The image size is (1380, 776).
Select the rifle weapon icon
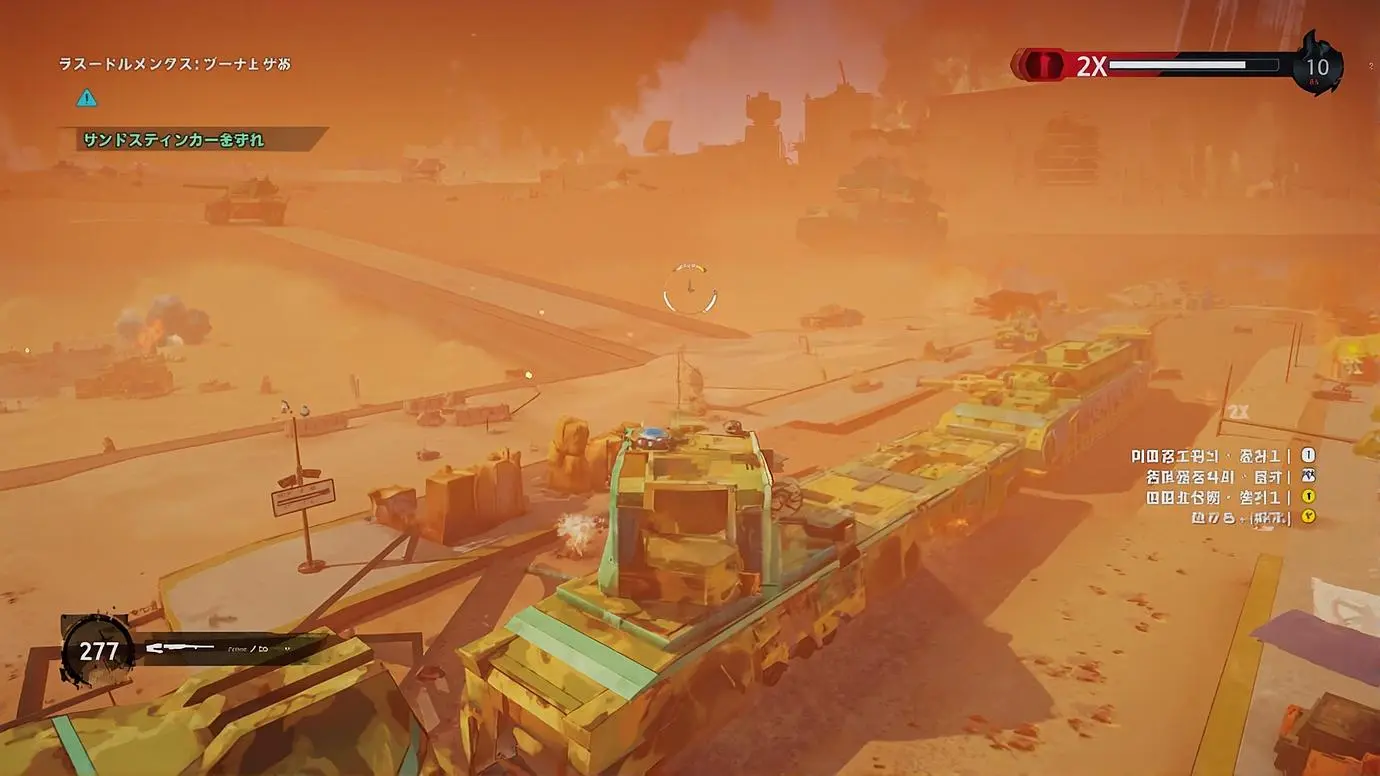coord(180,649)
